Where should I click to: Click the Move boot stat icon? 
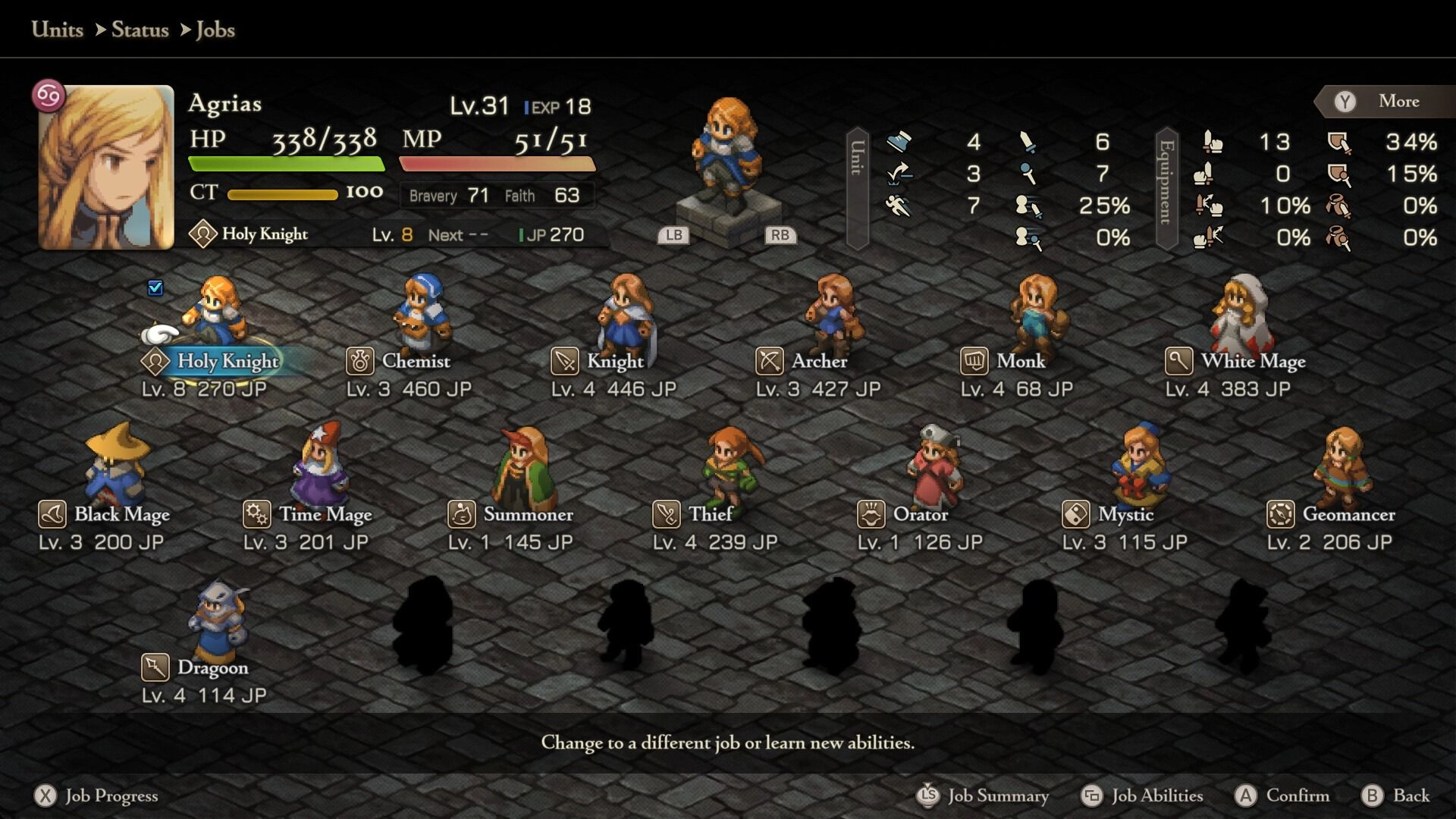pyautogui.click(x=899, y=143)
